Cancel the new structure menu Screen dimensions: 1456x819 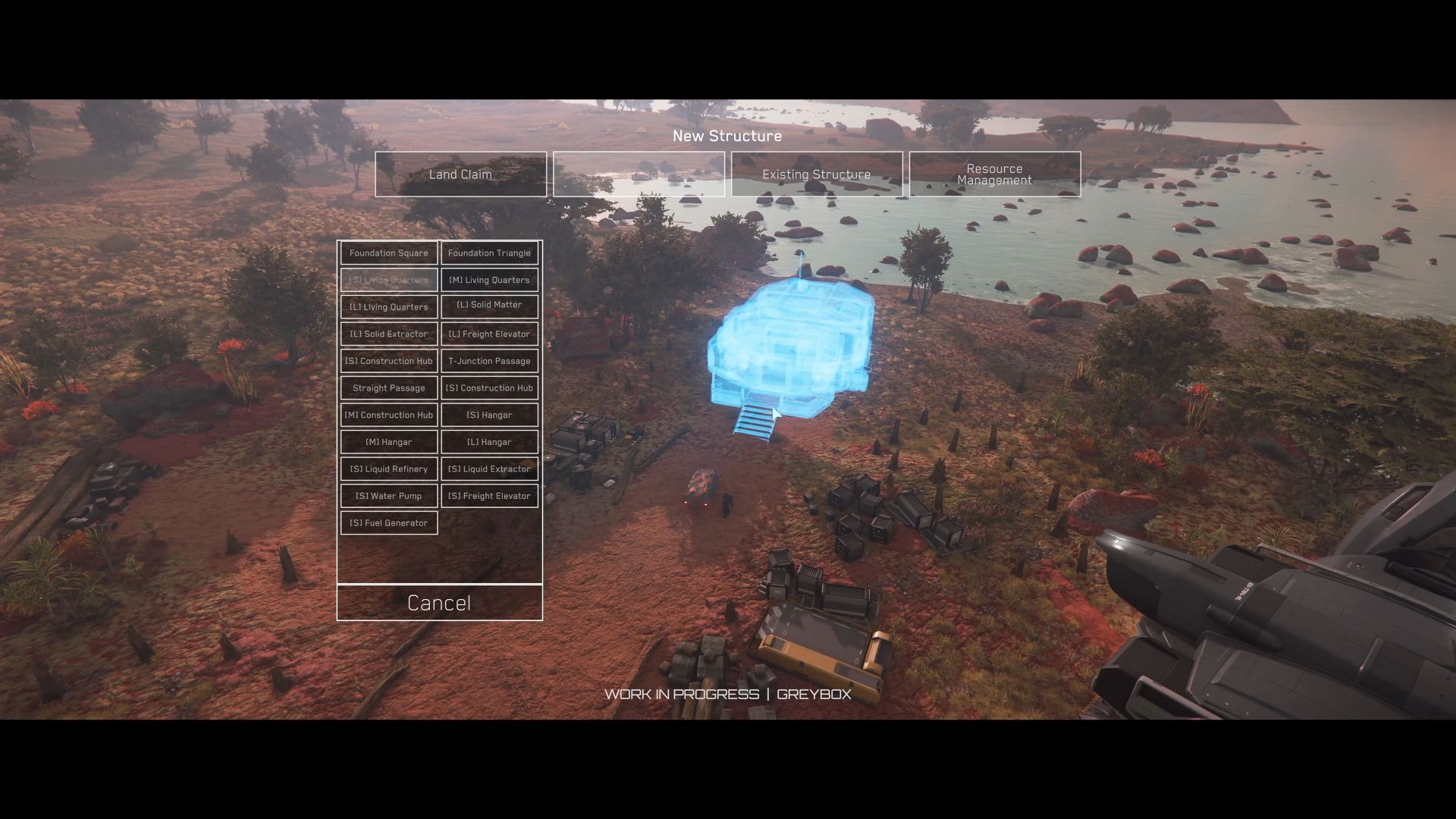pyautogui.click(x=439, y=603)
